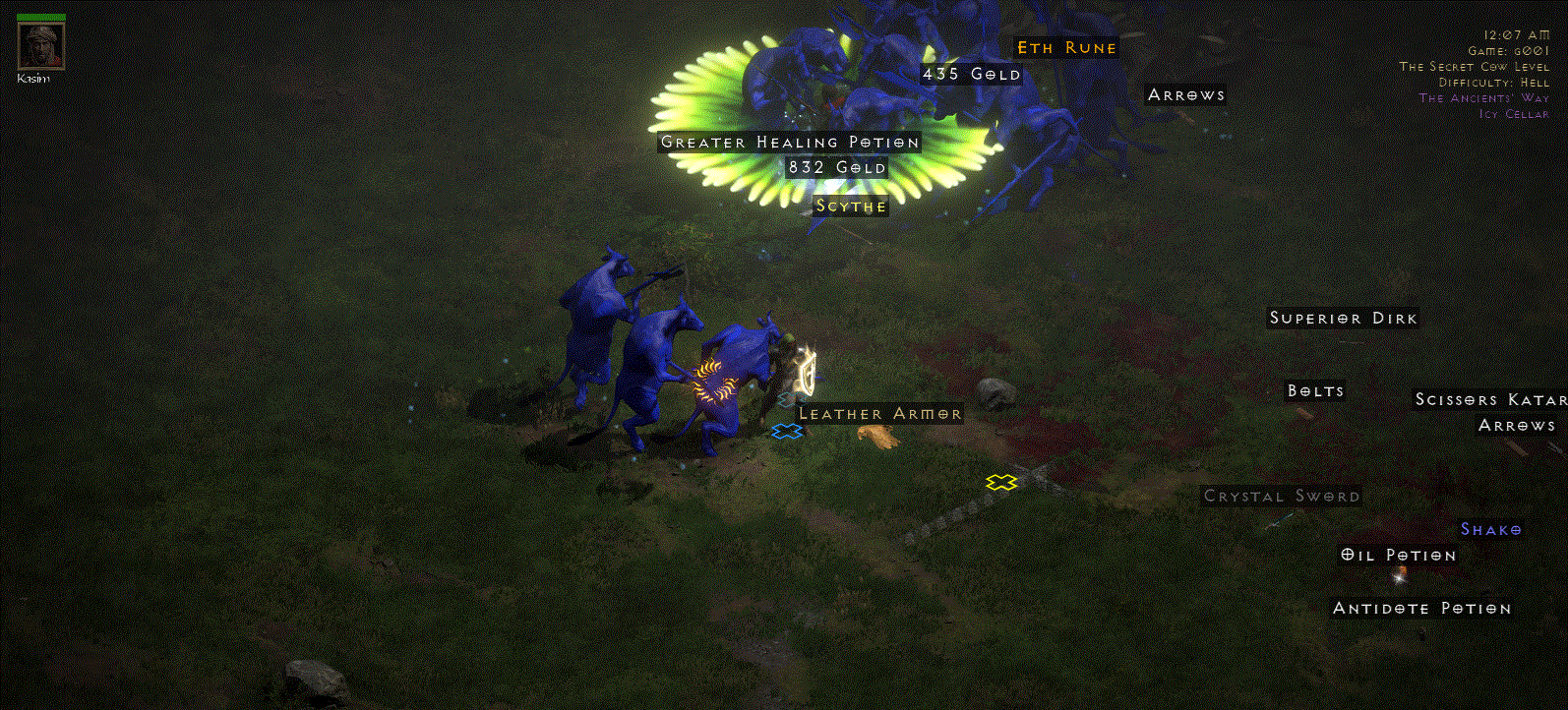Click the yellow X item marker
The height and width of the screenshot is (710, 1568).
pos(1001,481)
